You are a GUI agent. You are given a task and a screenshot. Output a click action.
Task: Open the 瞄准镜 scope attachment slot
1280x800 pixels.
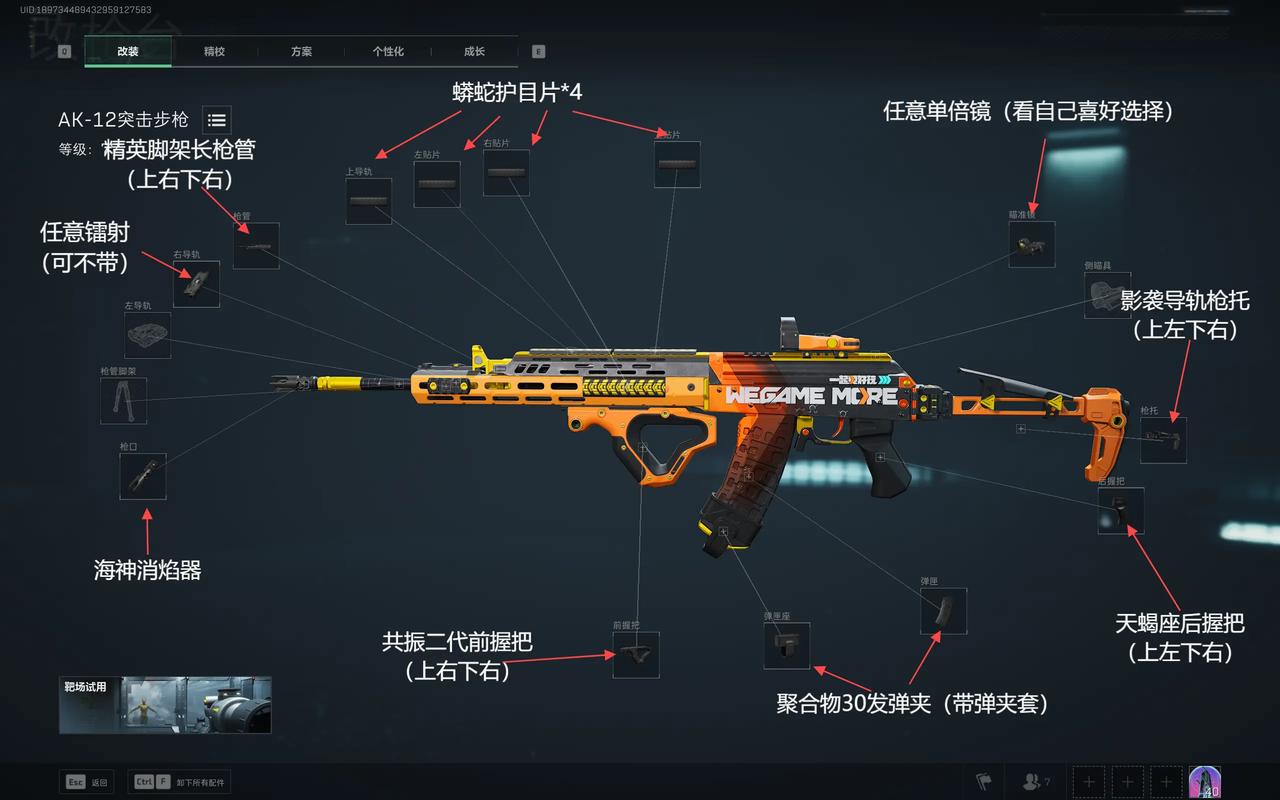1030,243
